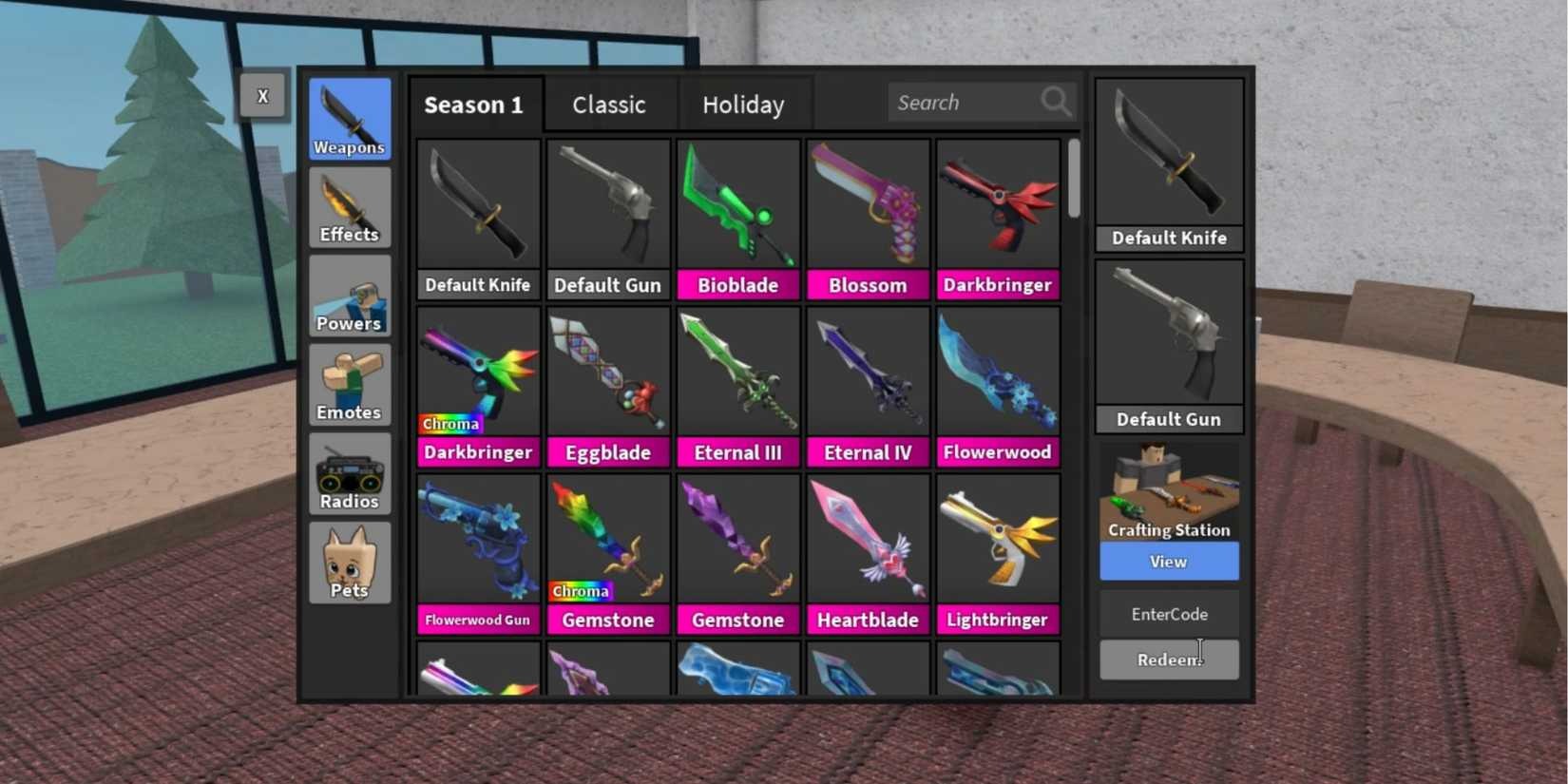
Task: Select the Pets category
Action: [349, 564]
